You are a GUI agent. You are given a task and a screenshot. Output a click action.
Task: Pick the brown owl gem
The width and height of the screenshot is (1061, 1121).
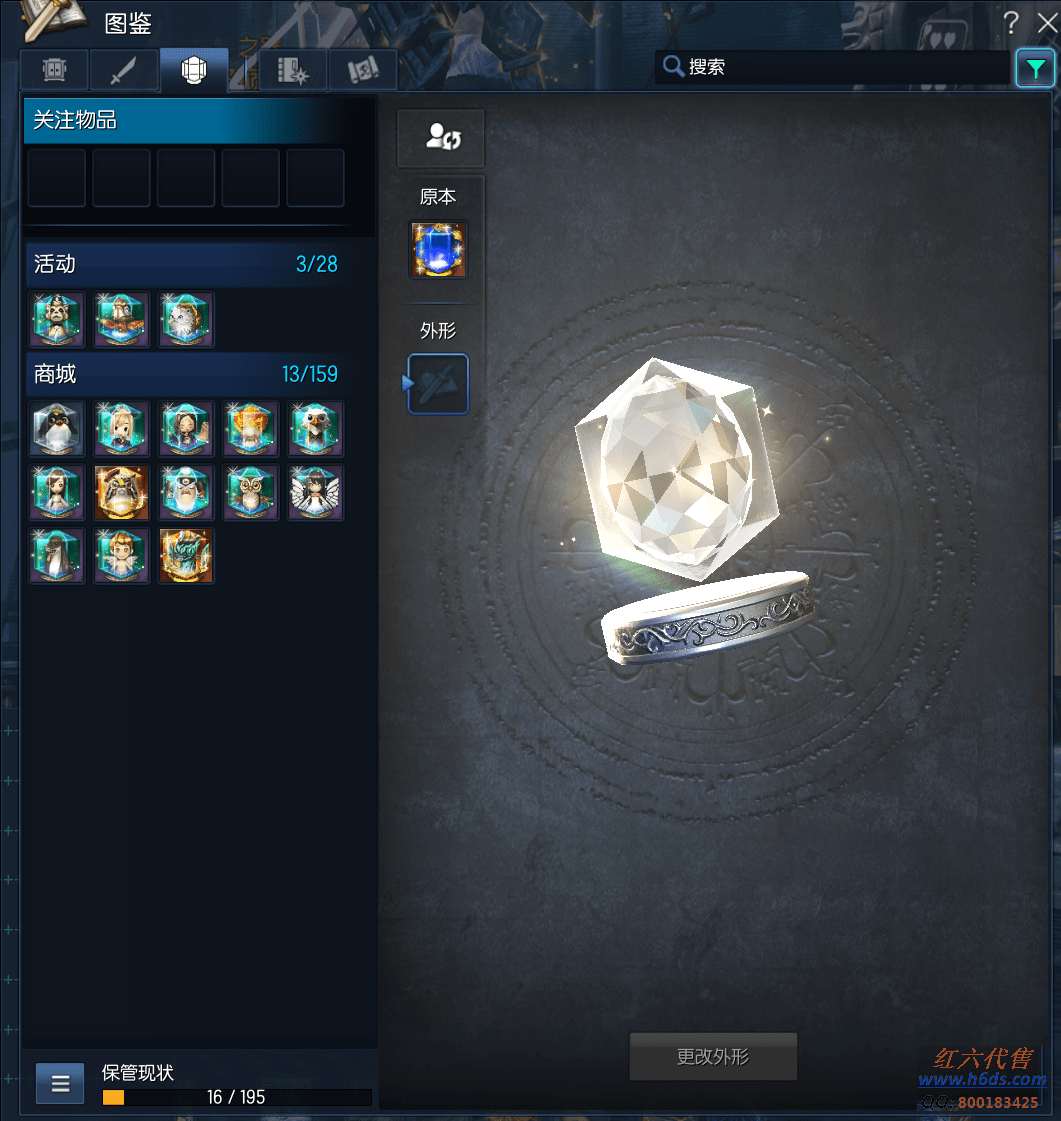[x=251, y=493]
